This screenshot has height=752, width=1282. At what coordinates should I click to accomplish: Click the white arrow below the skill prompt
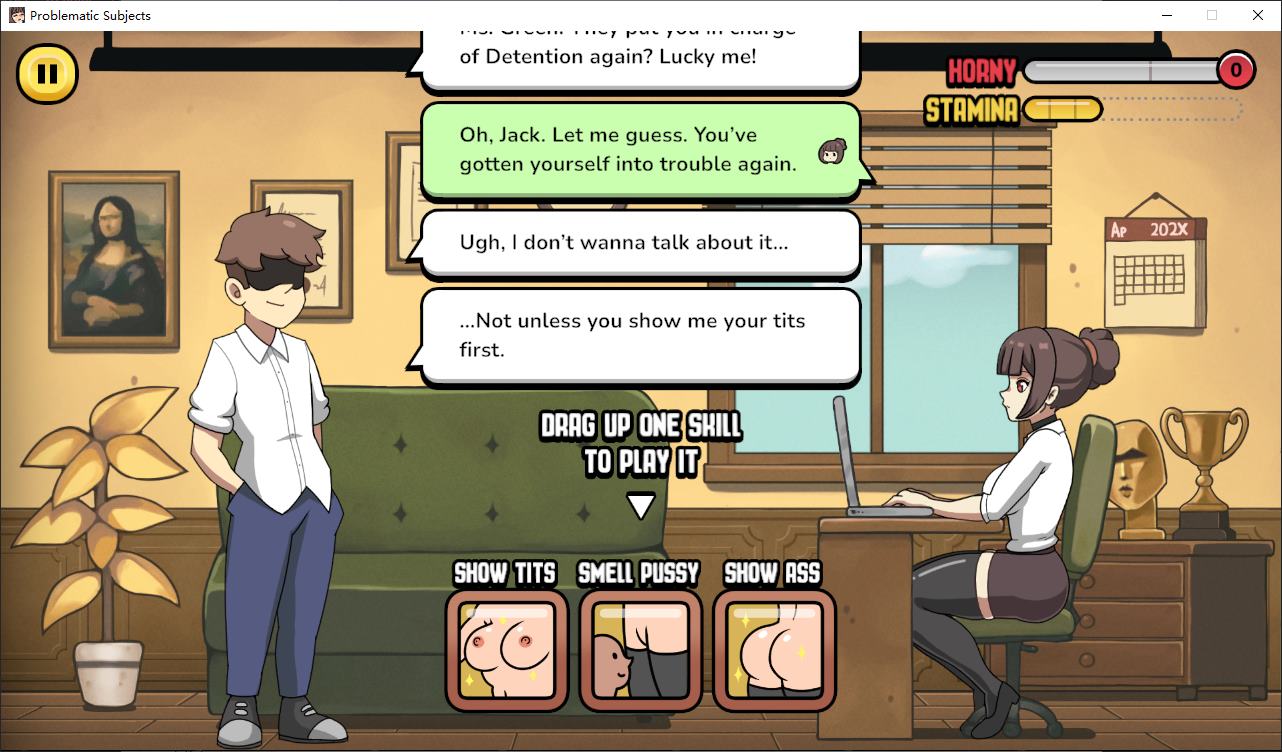[639, 505]
